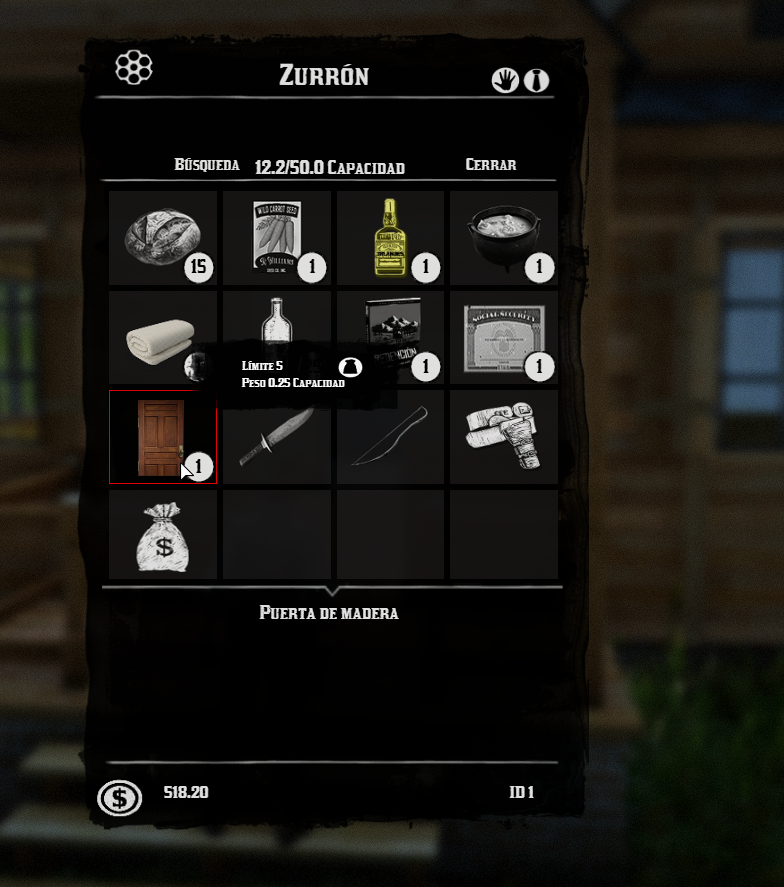The width and height of the screenshot is (784, 887).
Task: Click the open hand icon
Action: click(505, 80)
